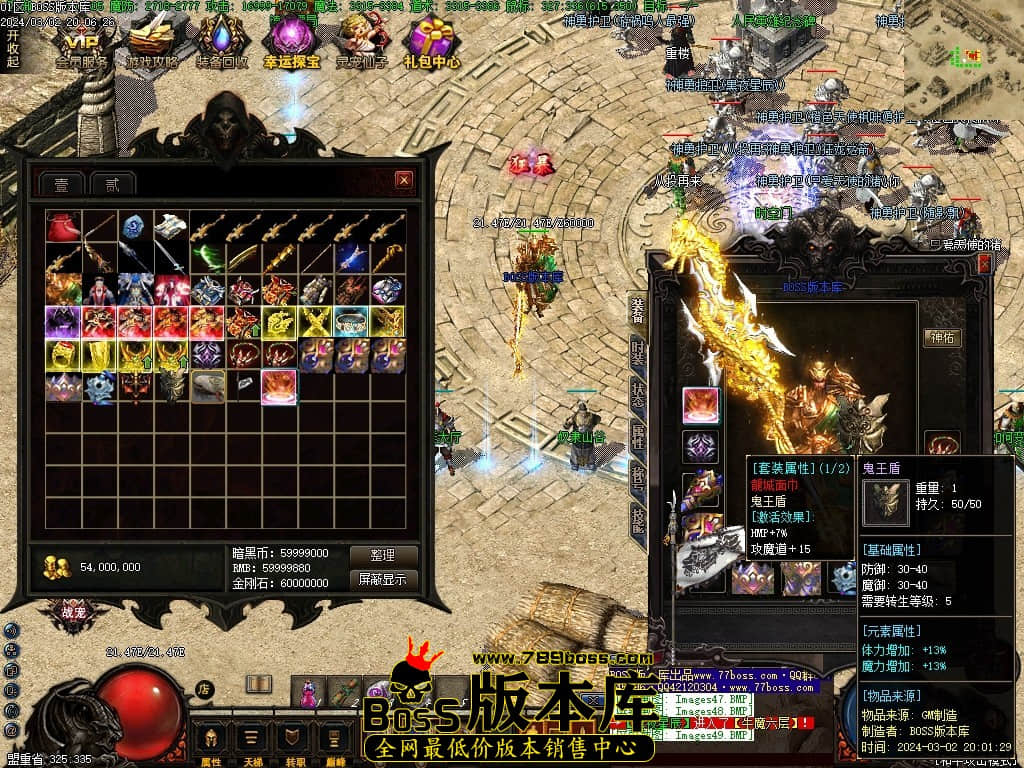Select the teal-highlighted ring item in bag

pyautogui.click(x=351, y=322)
